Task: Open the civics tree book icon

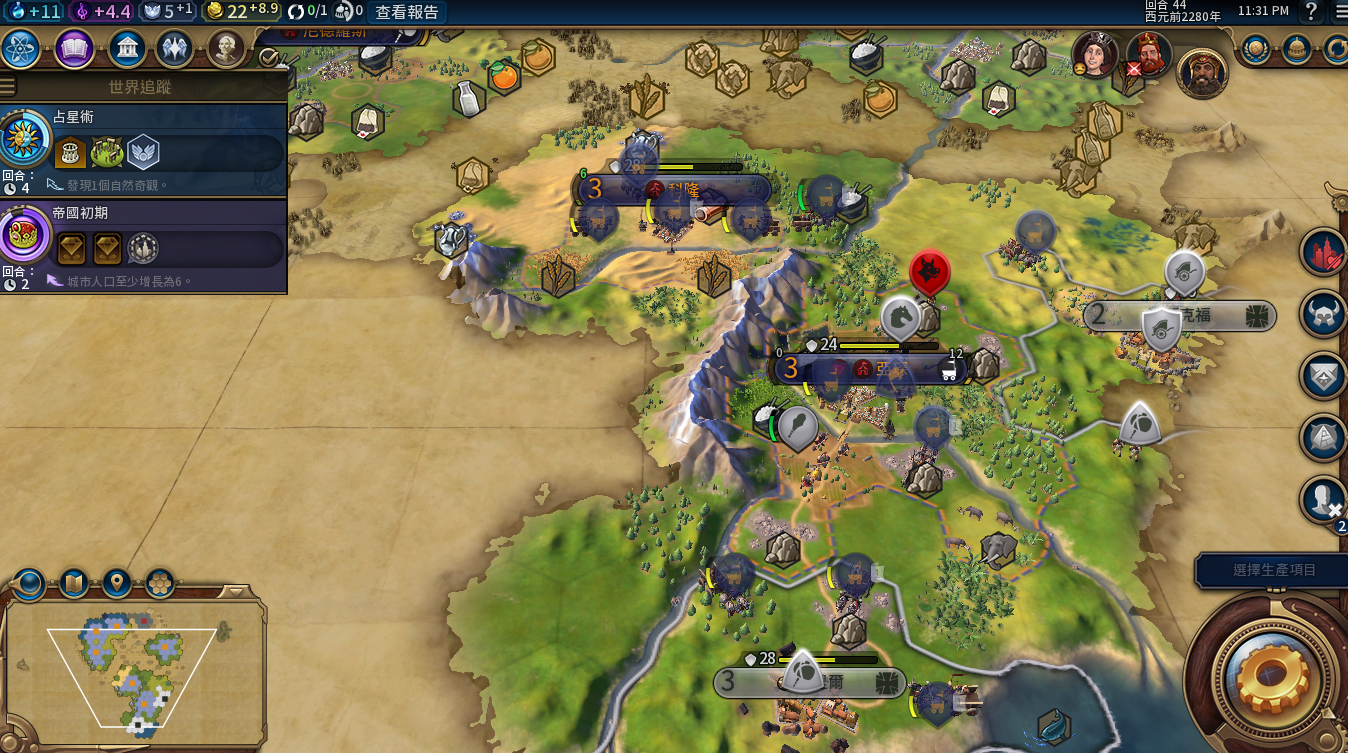Action: tap(74, 48)
